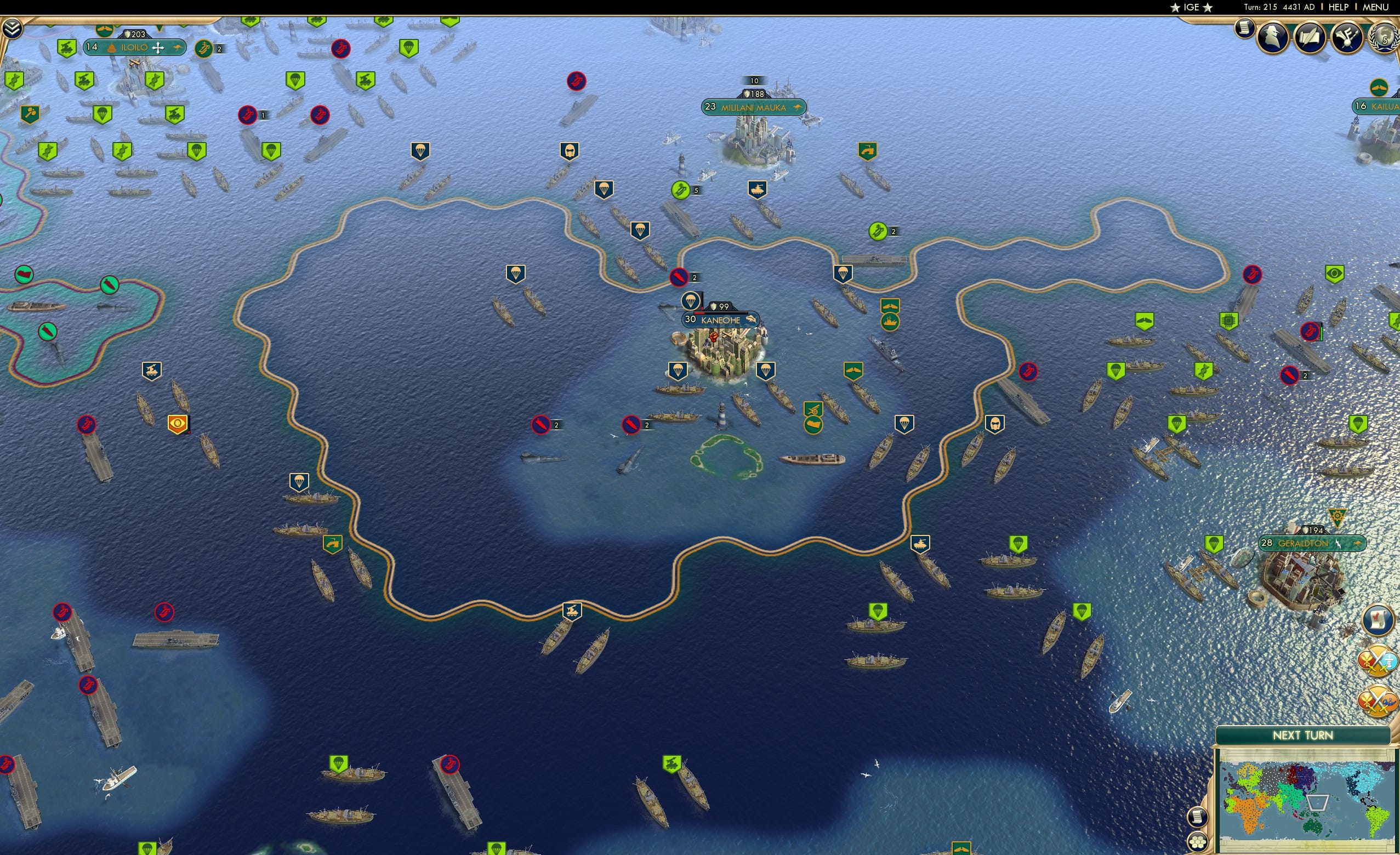Open the Social Policies scroll-and-quill icon
The image size is (1400, 855).
(1311, 38)
